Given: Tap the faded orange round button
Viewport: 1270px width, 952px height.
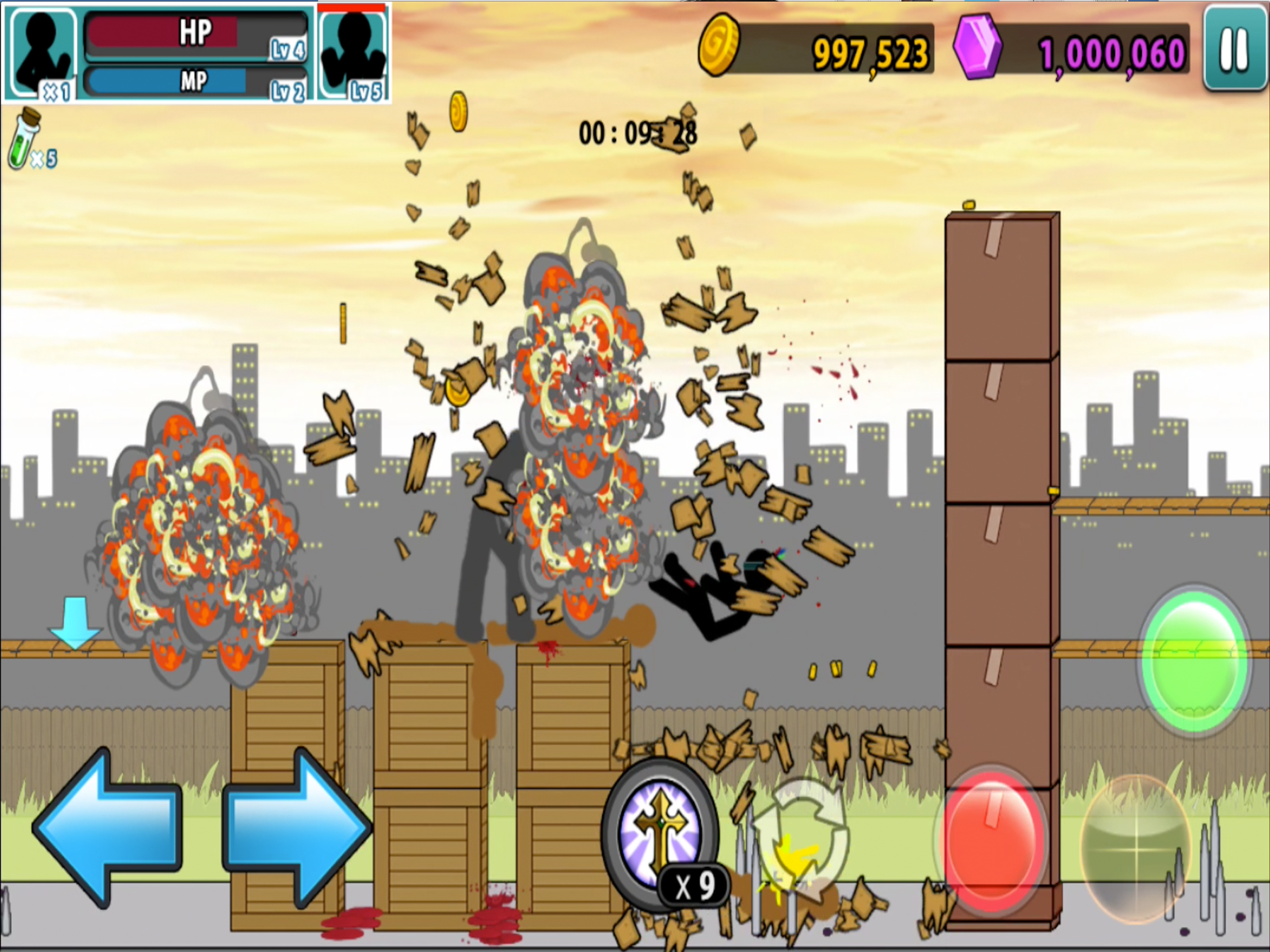Looking at the screenshot, I should [x=1136, y=846].
